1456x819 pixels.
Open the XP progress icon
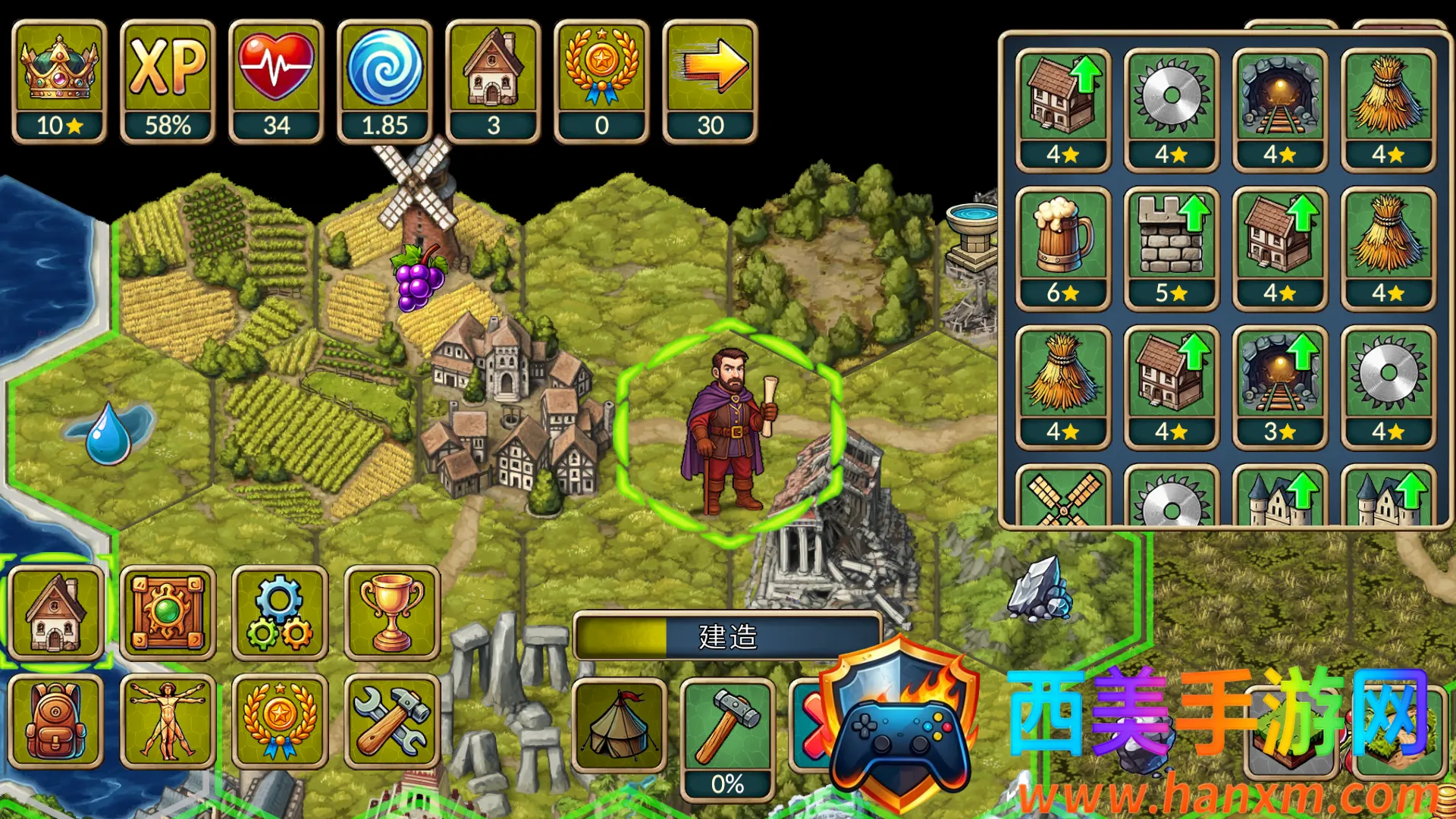pos(168,81)
